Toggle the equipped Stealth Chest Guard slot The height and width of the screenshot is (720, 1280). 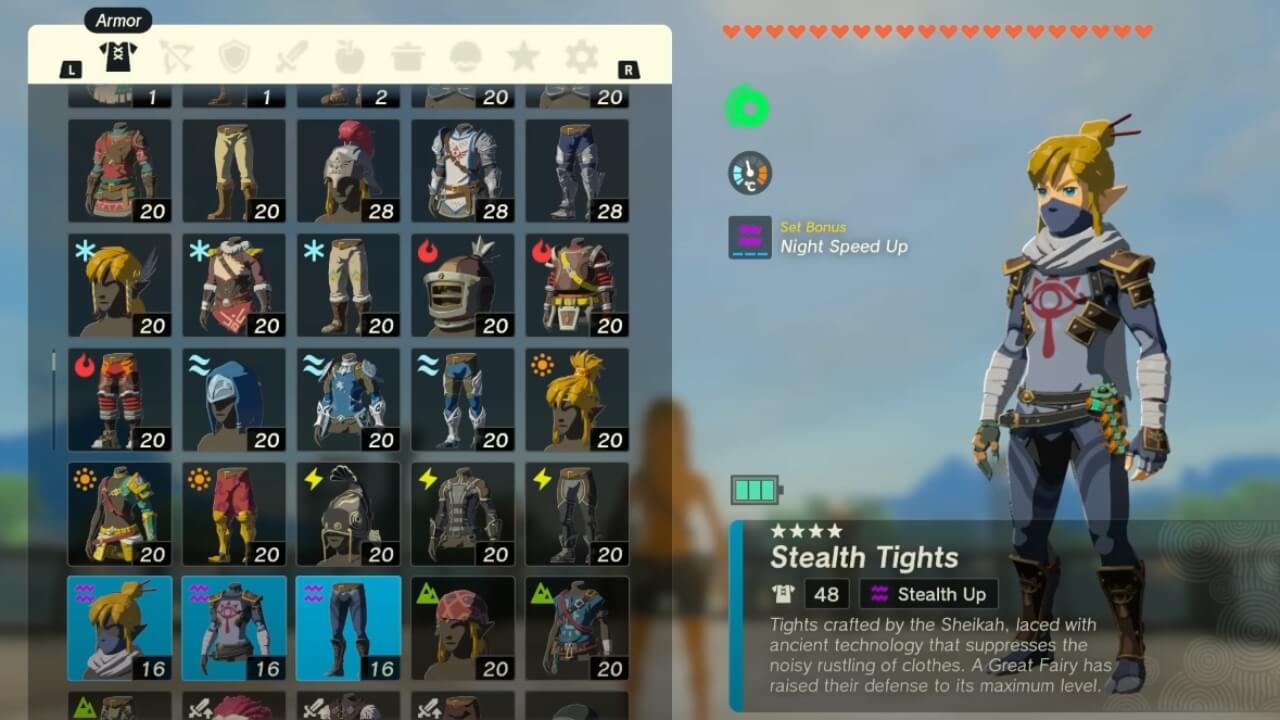[x=234, y=628]
